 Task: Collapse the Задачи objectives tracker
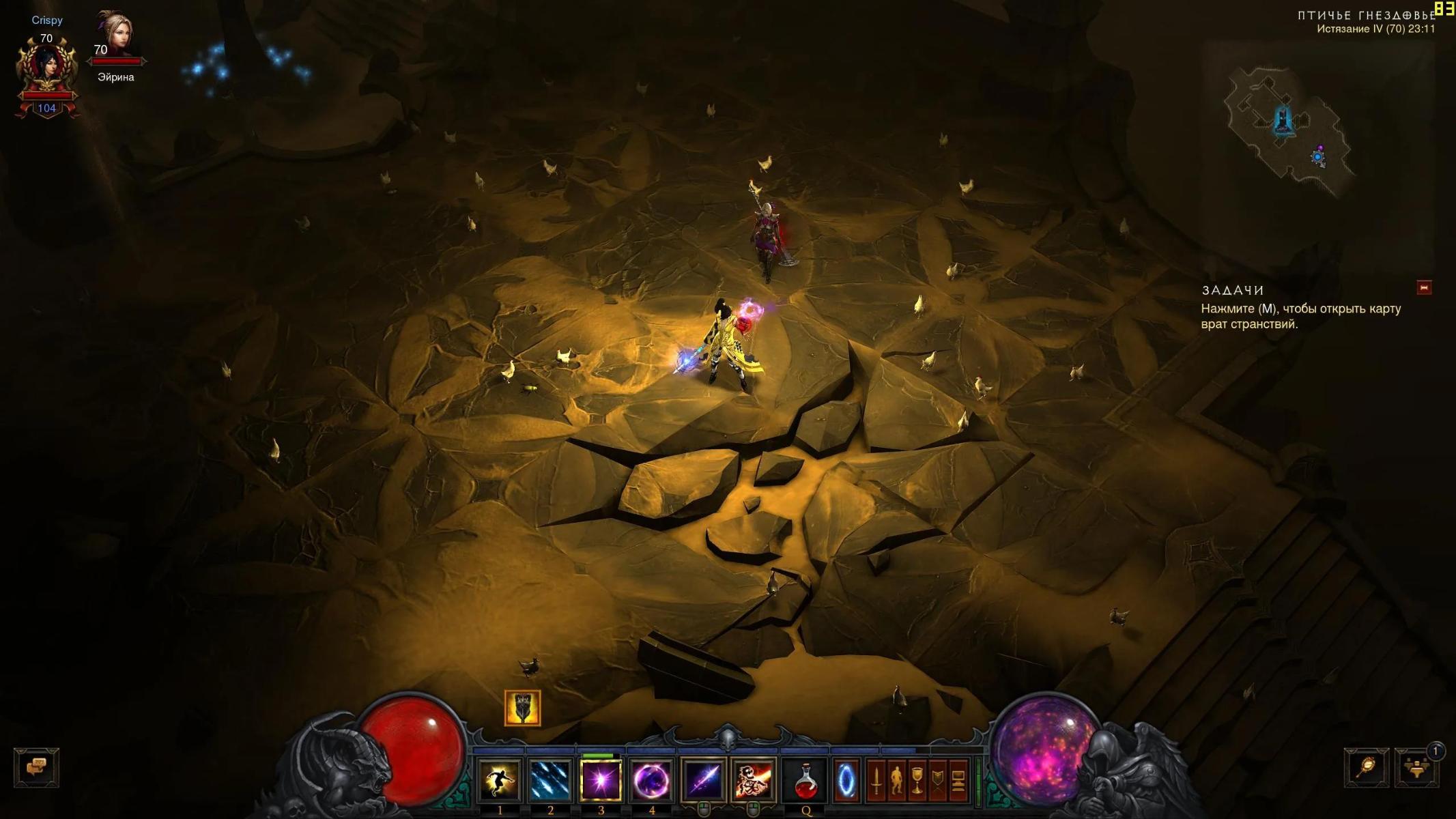(x=1424, y=288)
